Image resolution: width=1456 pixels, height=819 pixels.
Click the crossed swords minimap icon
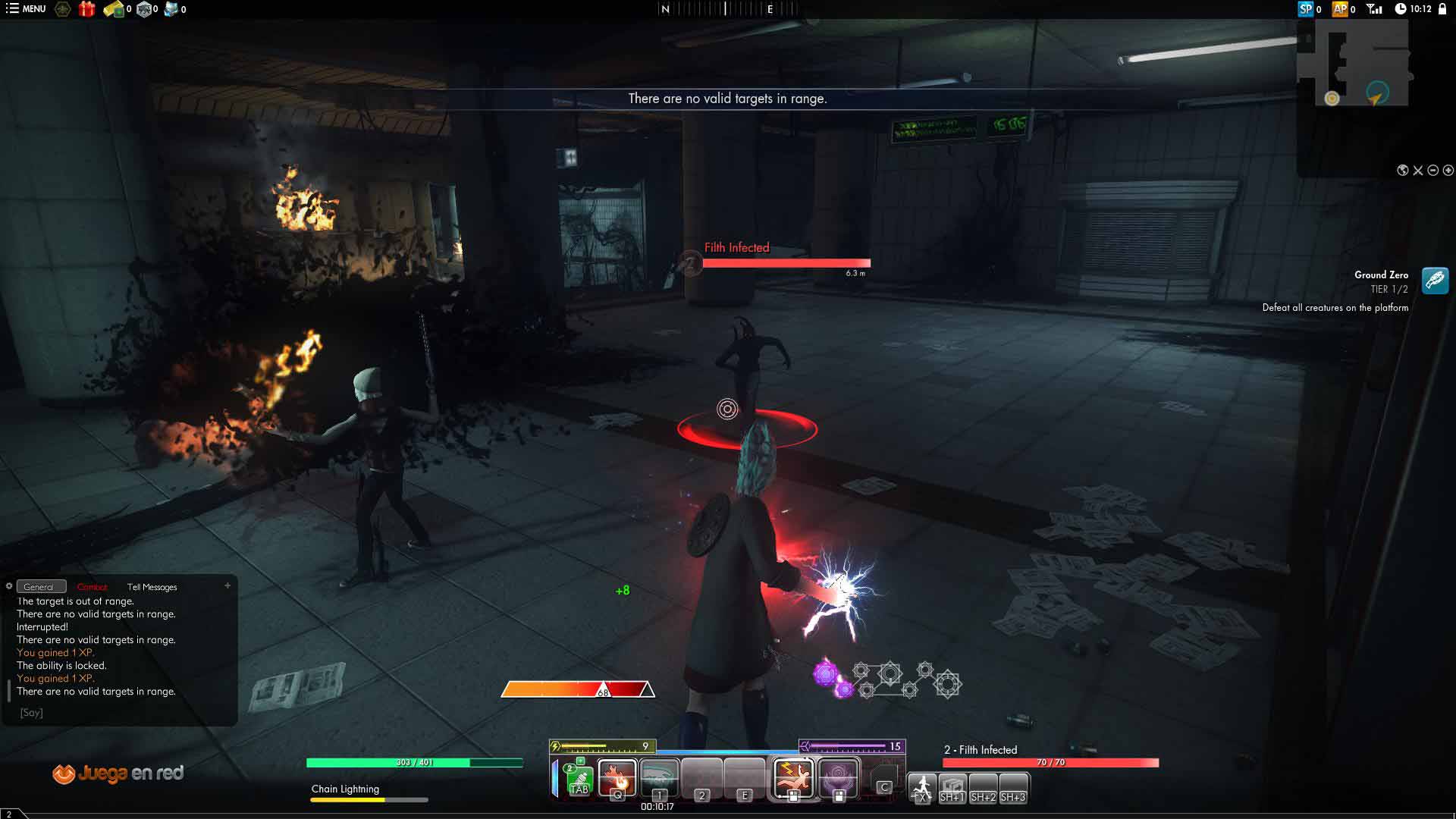1418,171
